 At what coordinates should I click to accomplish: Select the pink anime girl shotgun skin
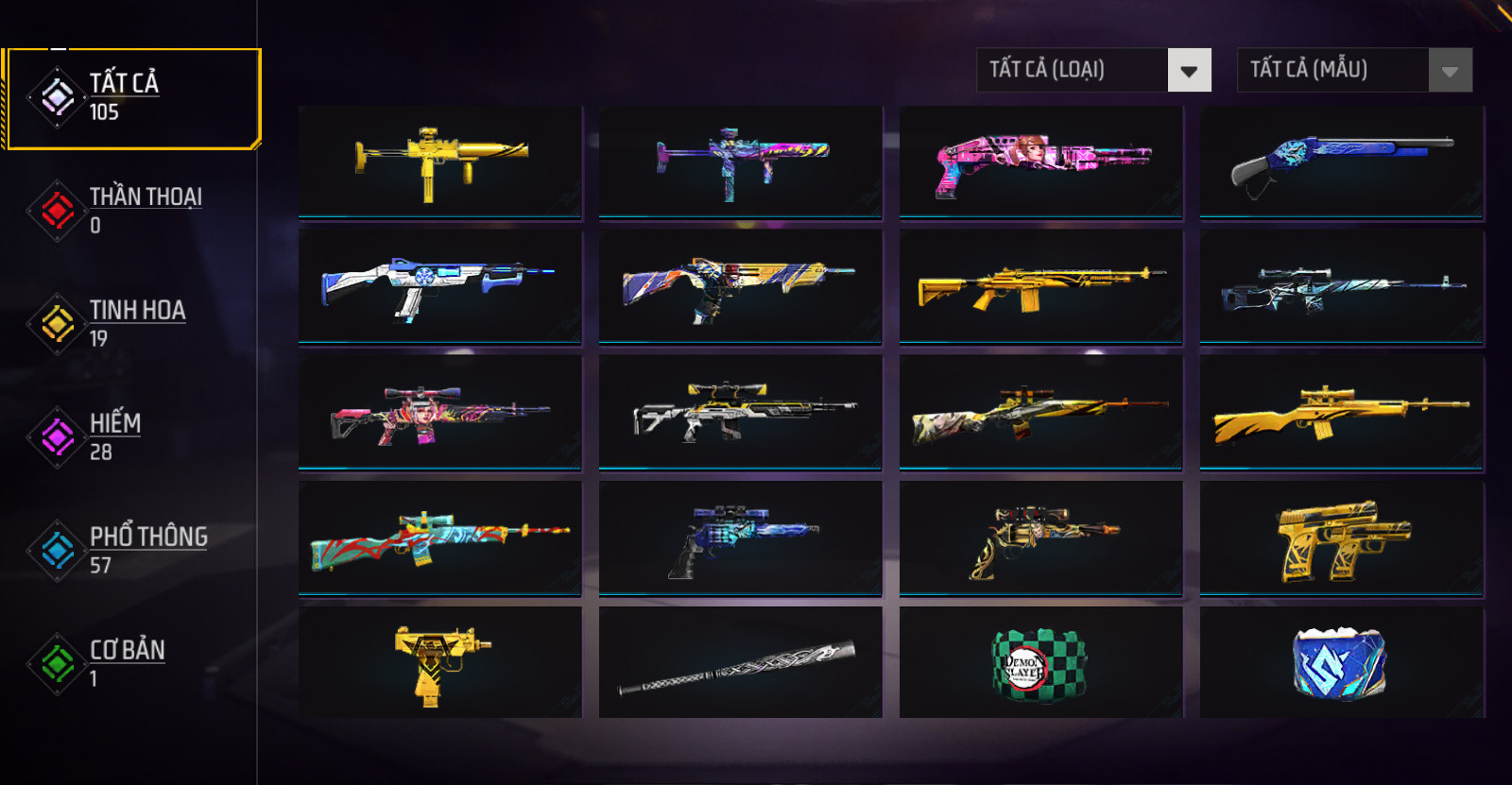[1040, 162]
